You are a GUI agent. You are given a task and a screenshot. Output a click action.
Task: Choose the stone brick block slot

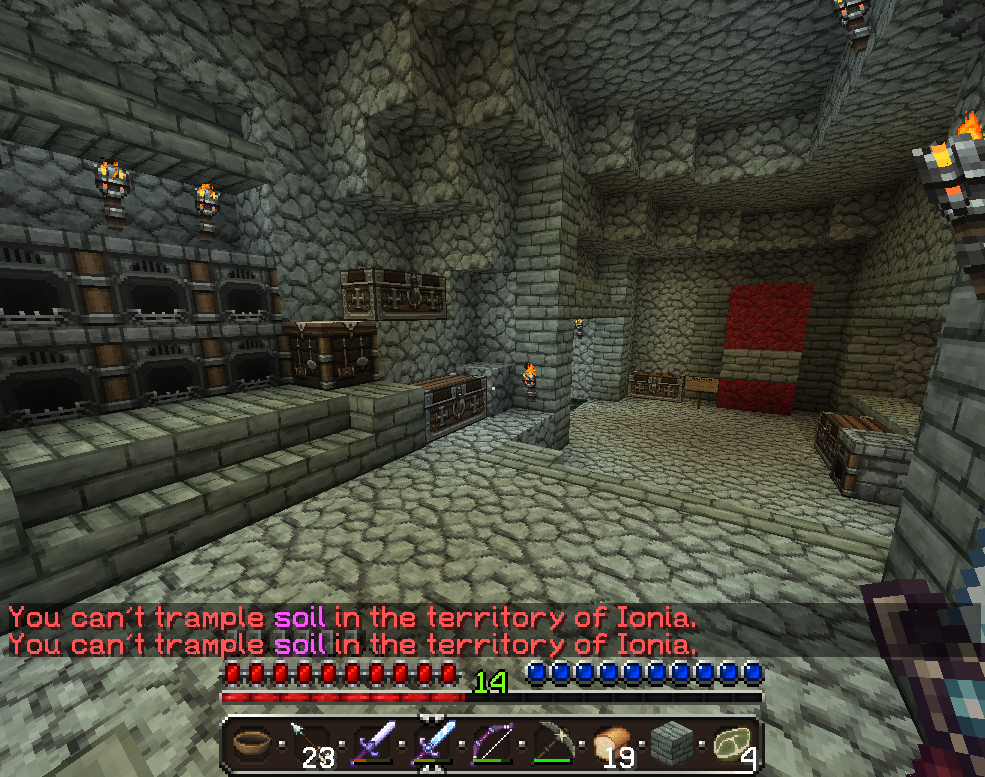[x=671, y=744]
